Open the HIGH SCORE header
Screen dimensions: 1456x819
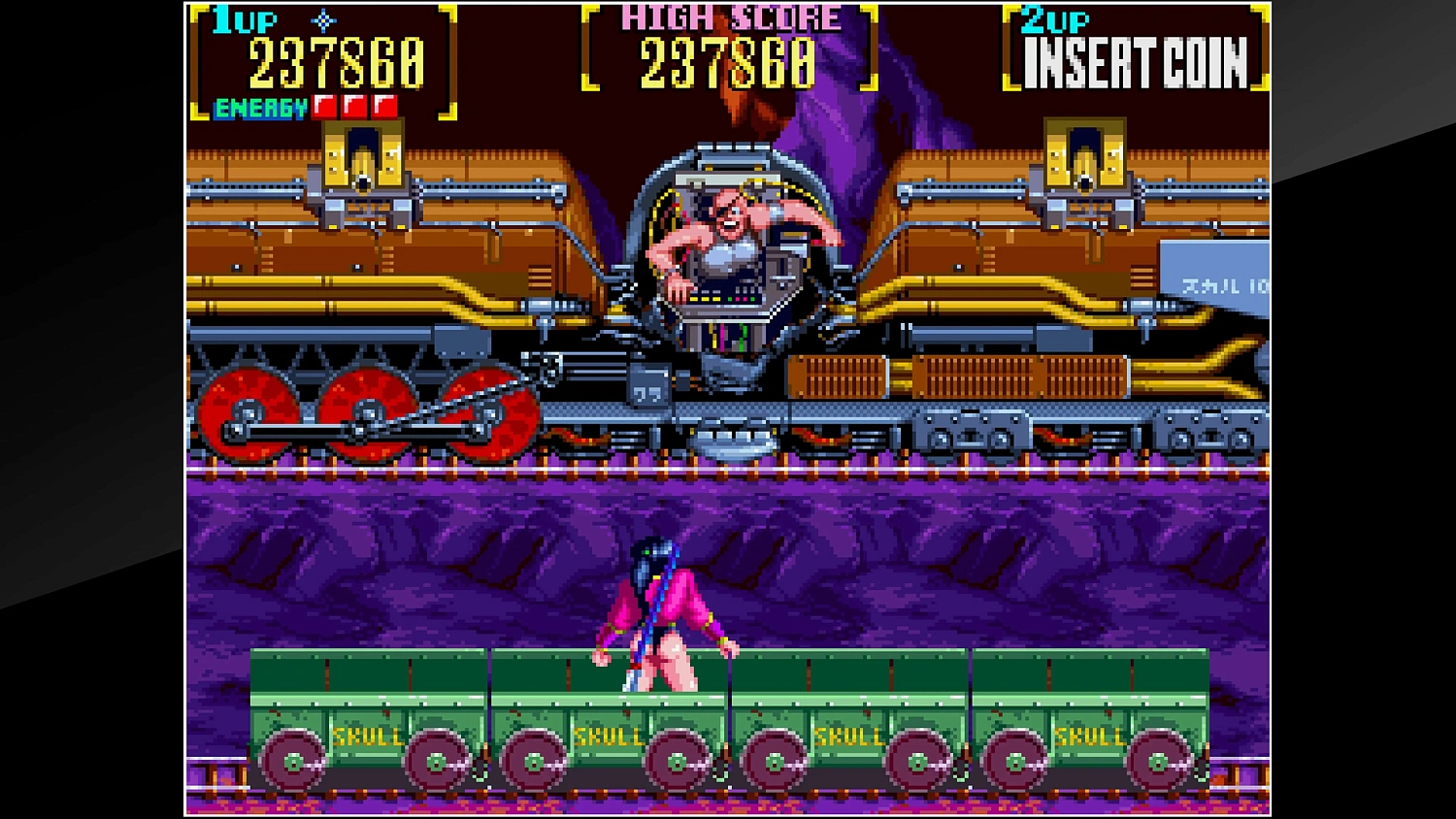tap(730, 16)
